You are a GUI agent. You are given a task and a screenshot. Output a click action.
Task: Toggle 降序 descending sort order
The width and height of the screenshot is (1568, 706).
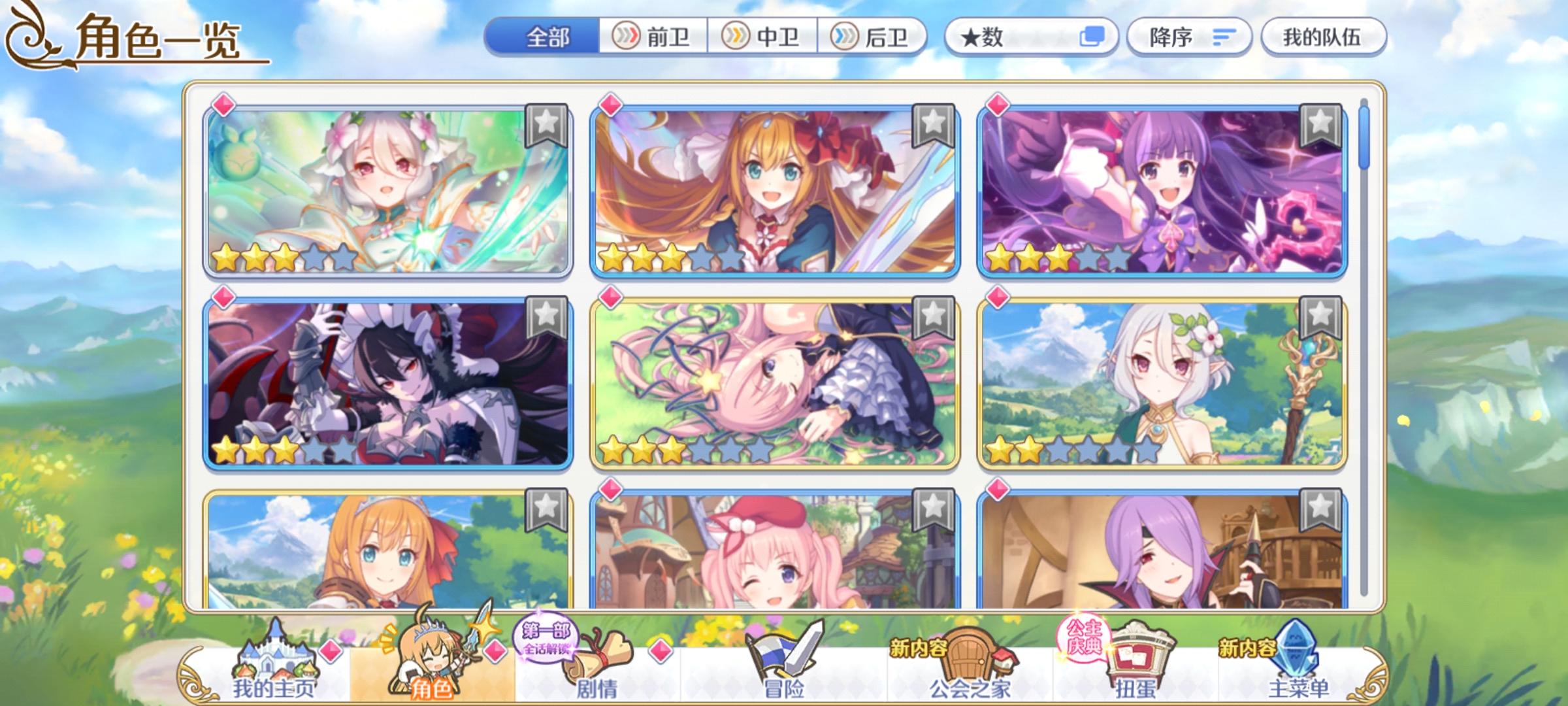click(1189, 37)
